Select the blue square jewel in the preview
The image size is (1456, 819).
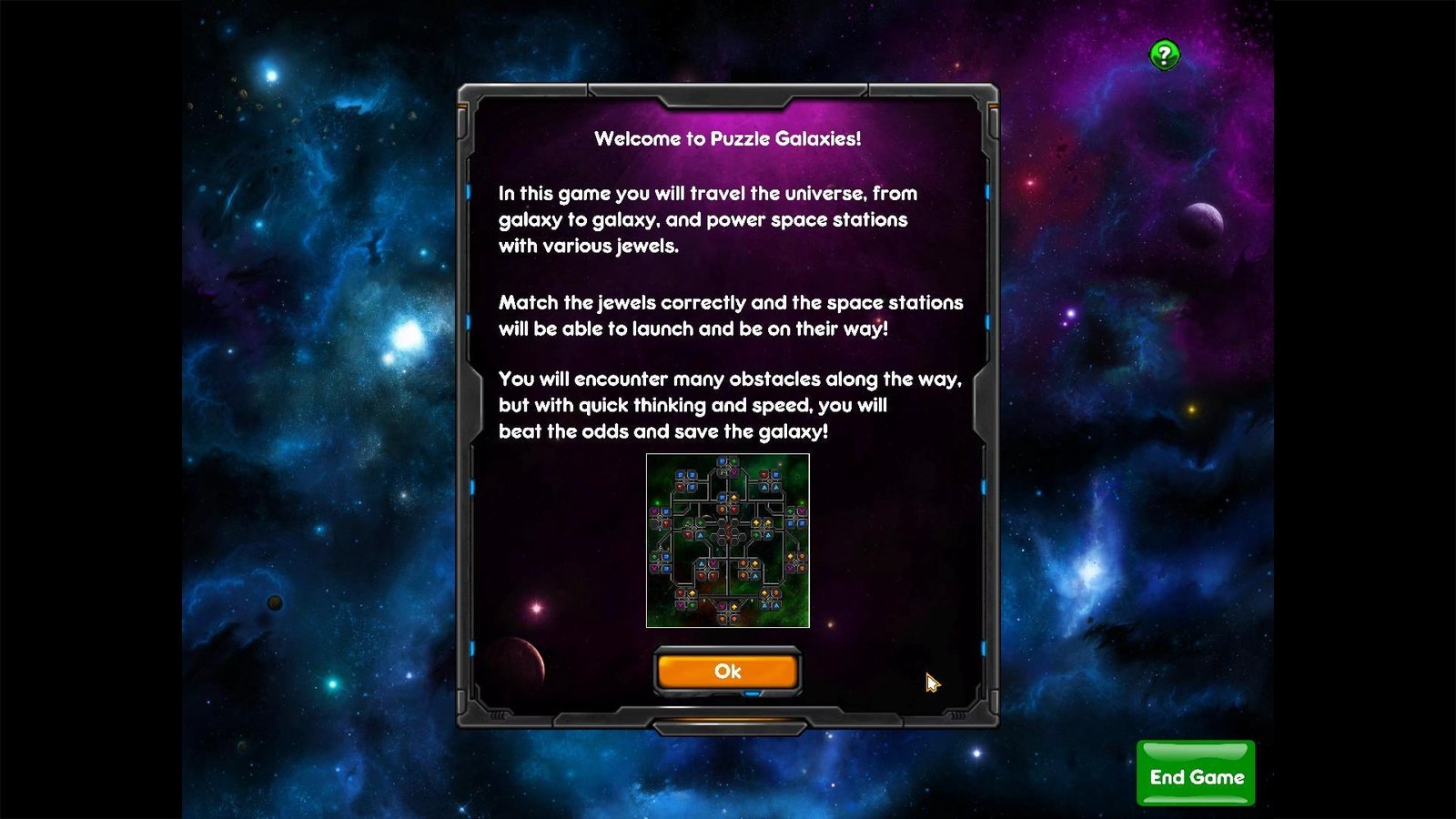click(x=679, y=475)
